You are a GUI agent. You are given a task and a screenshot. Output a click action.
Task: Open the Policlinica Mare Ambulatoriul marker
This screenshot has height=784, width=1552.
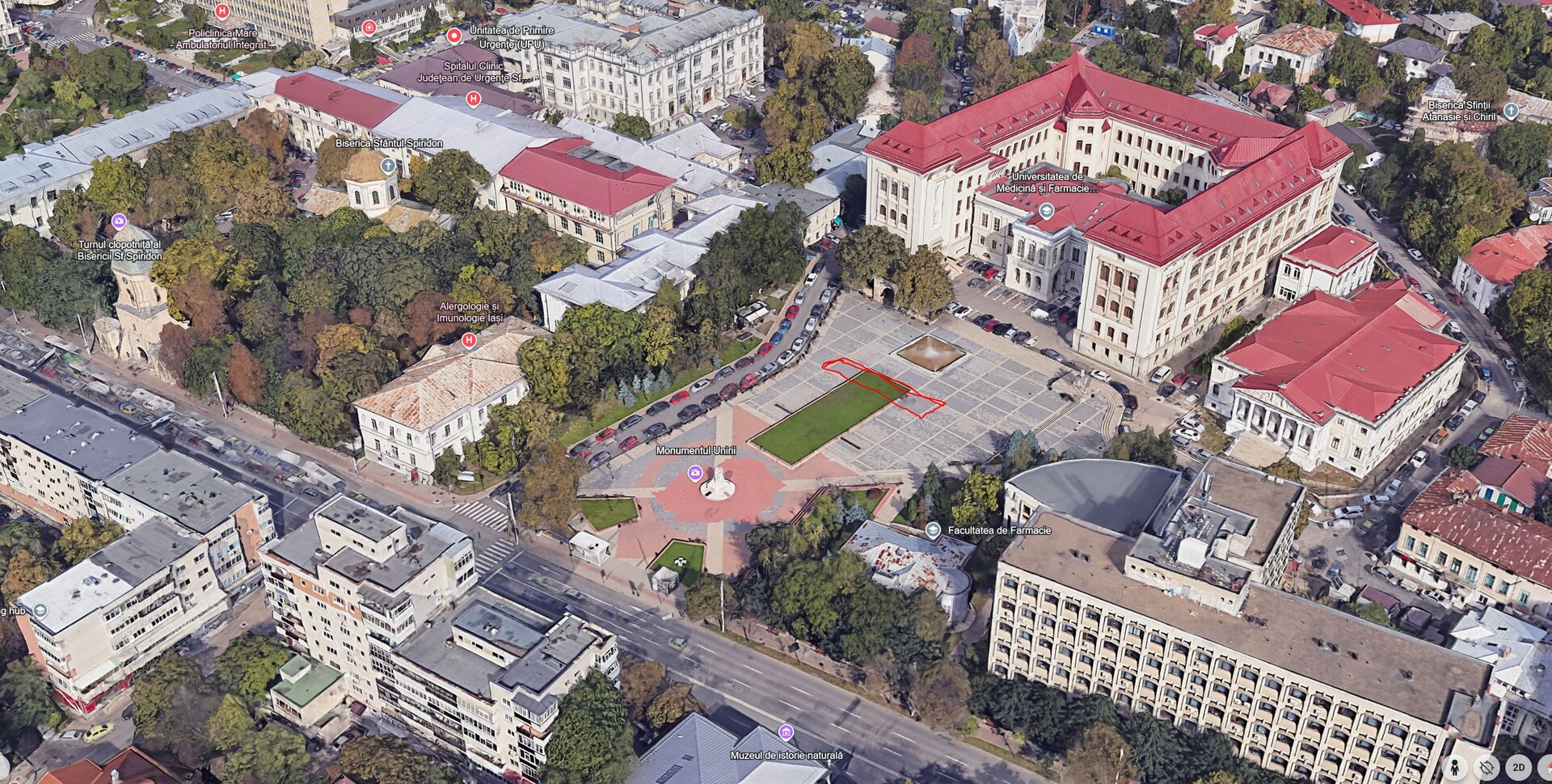click(x=223, y=12)
